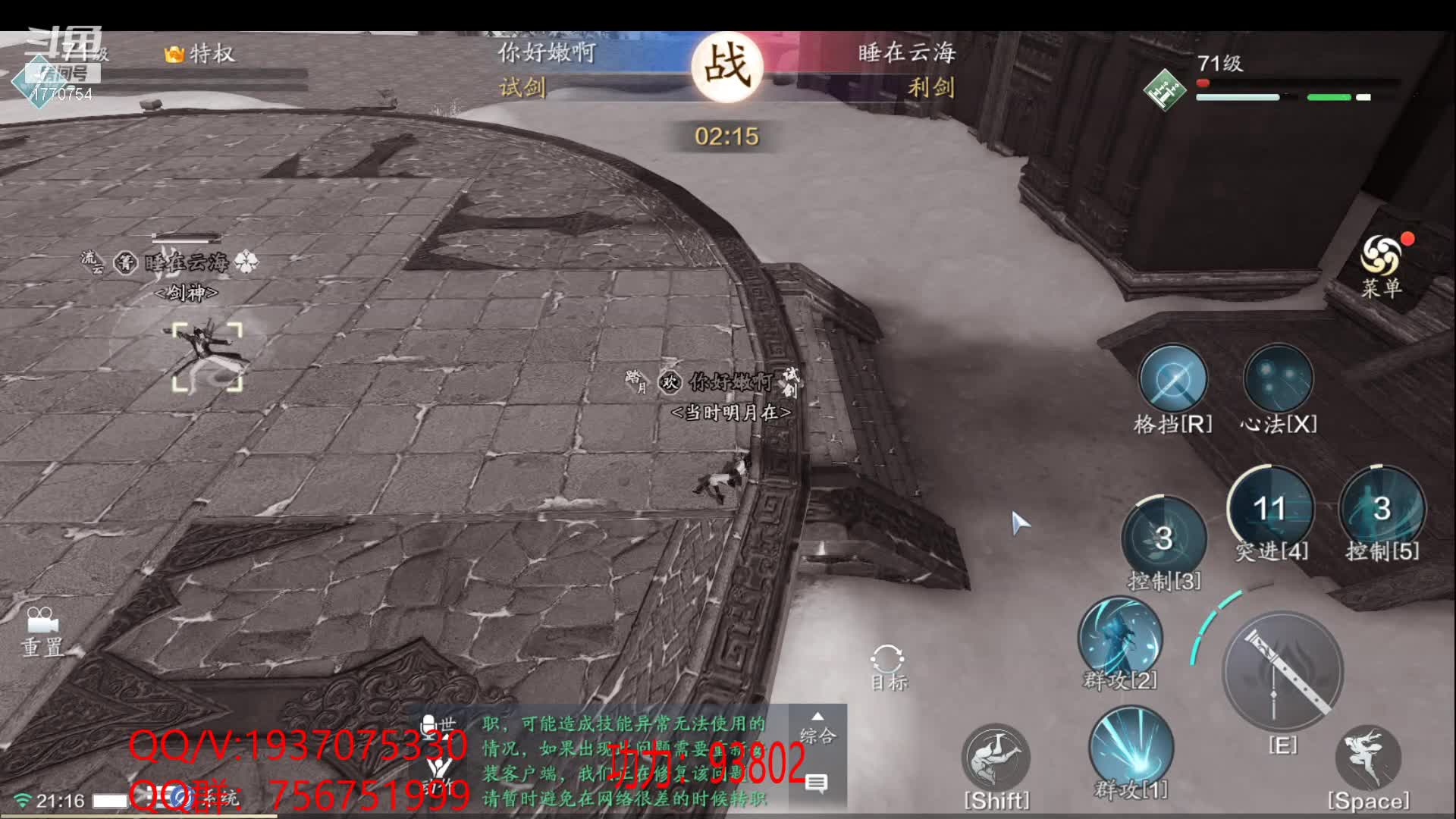Use the 控制[5] skill

[x=1382, y=508]
